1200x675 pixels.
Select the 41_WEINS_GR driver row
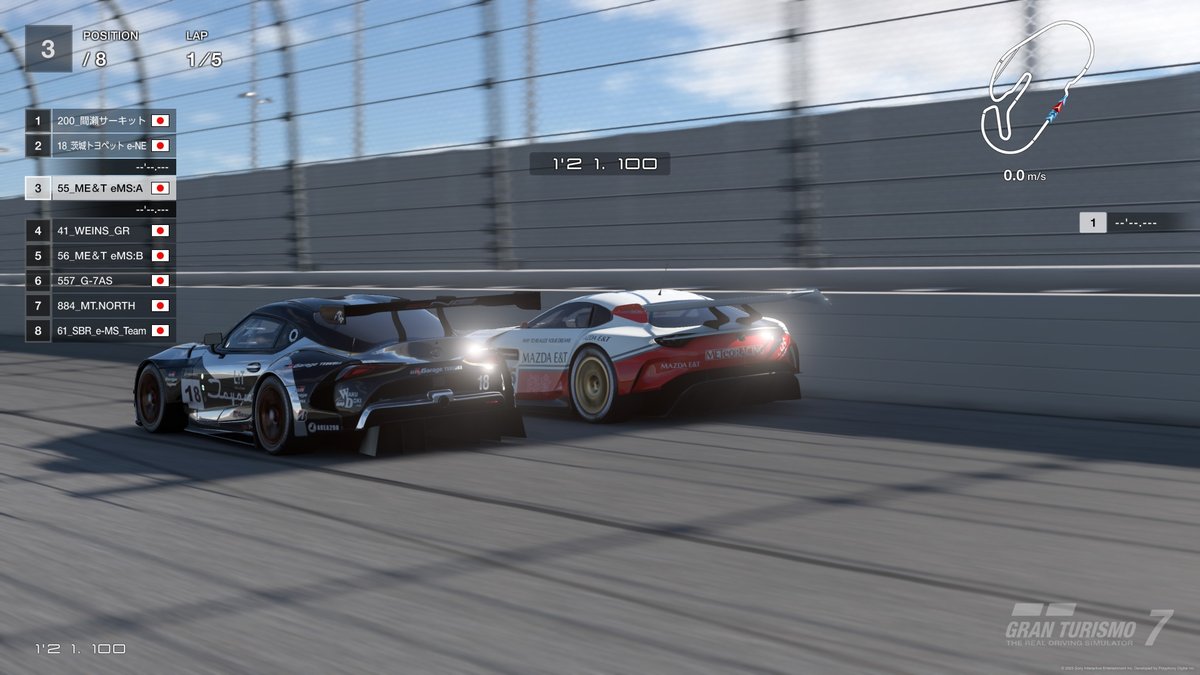100,231
